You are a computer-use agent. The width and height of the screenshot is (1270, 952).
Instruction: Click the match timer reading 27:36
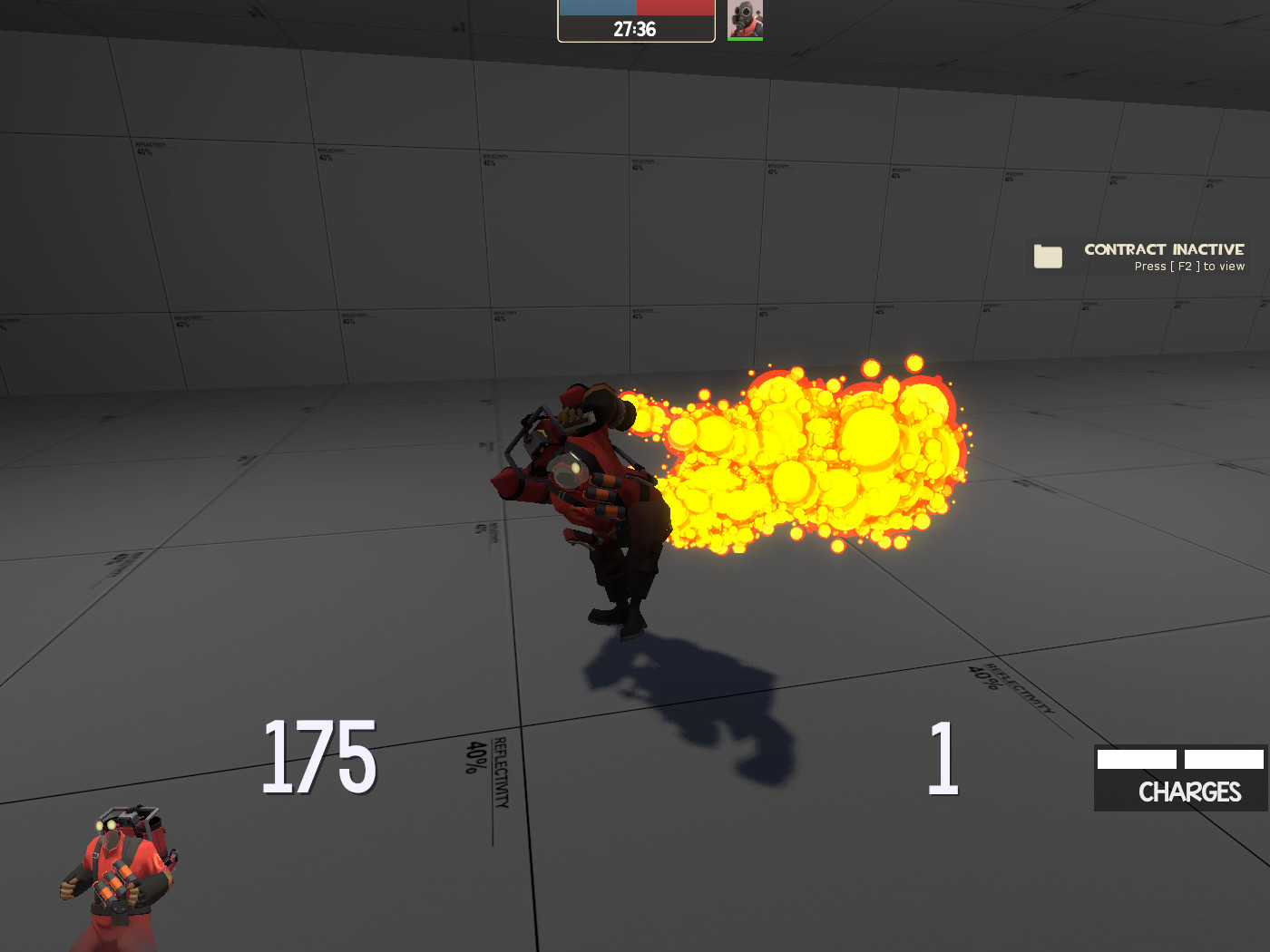[635, 28]
